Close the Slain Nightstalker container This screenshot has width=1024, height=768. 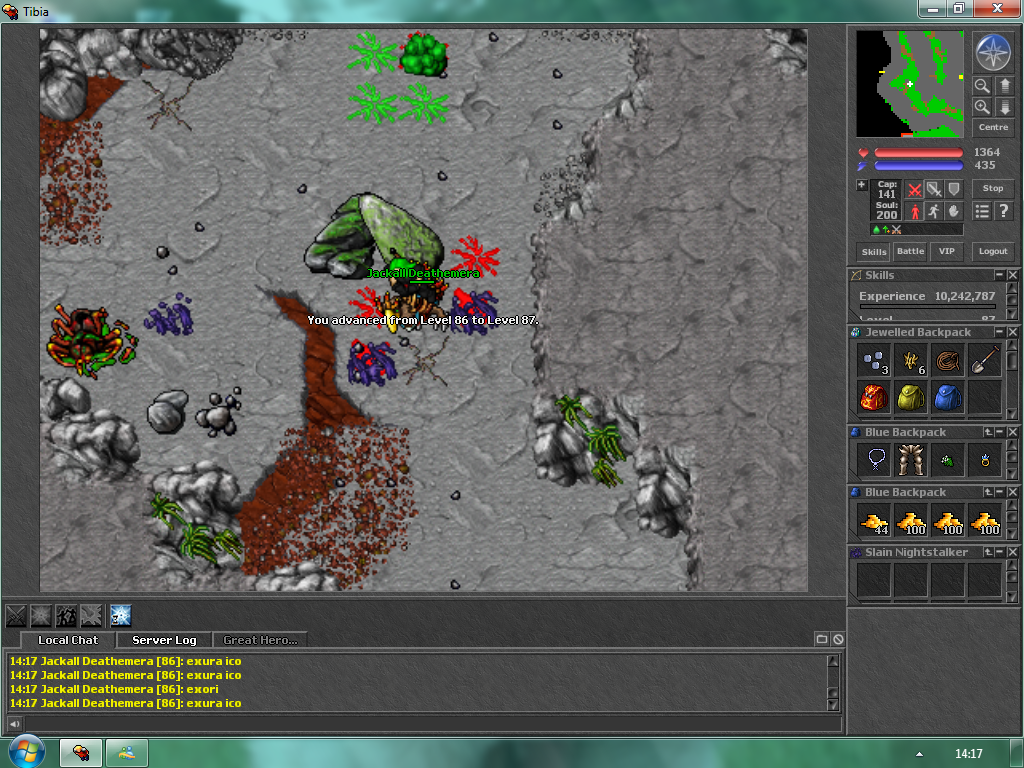(1012, 552)
